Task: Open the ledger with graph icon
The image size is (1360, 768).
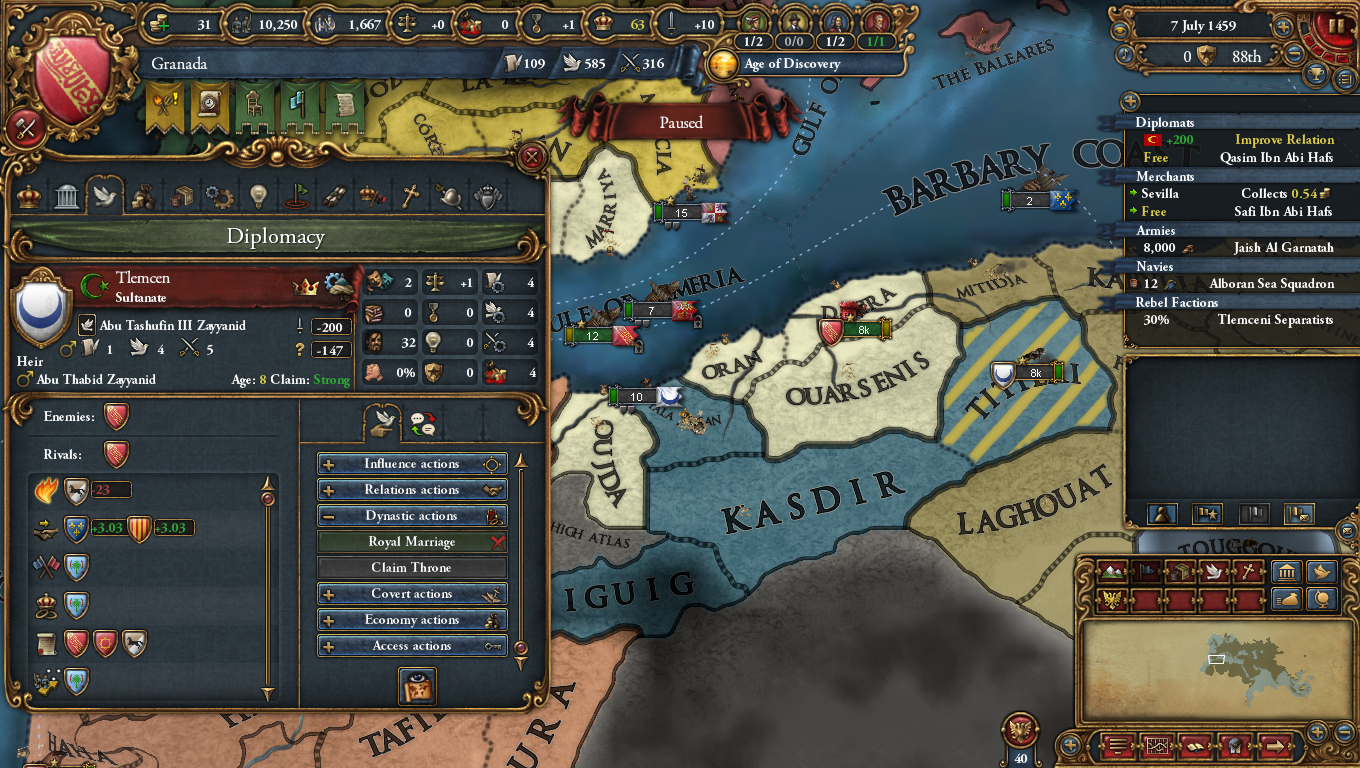Action: [1157, 746]
